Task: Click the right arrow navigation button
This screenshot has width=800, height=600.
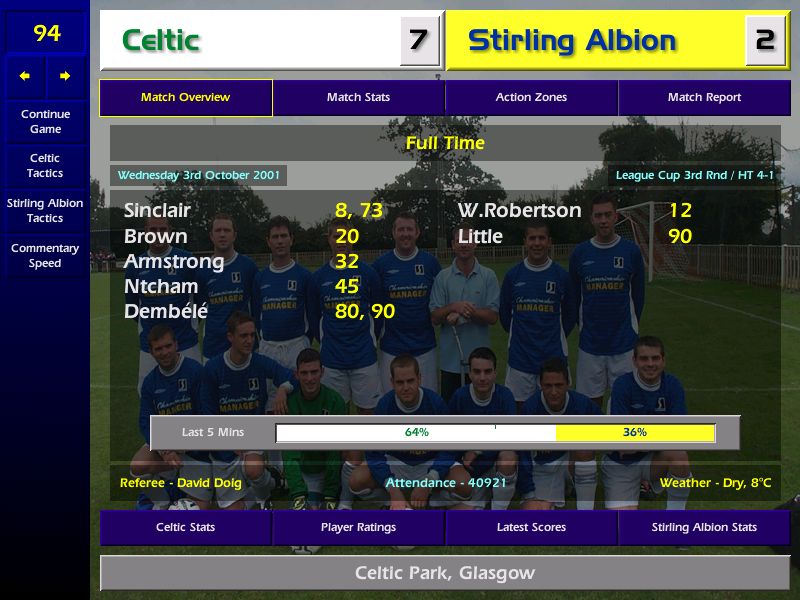Action: (65, 76)
